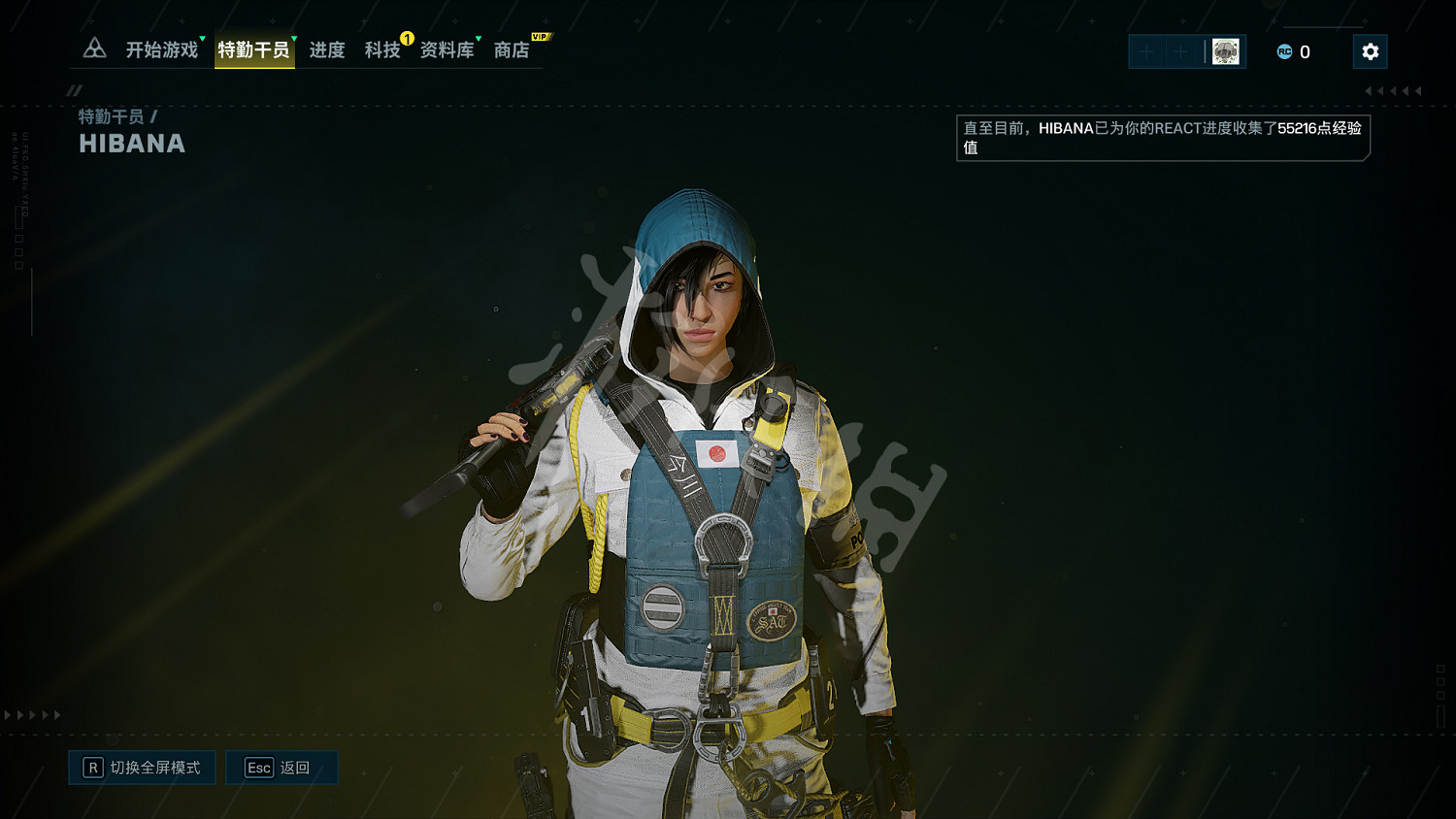Open the 开始游戏 (Start Game) menu
The height and width of the screenshot is (819, 1456).
pyautogui.click(x=161, y=50)
